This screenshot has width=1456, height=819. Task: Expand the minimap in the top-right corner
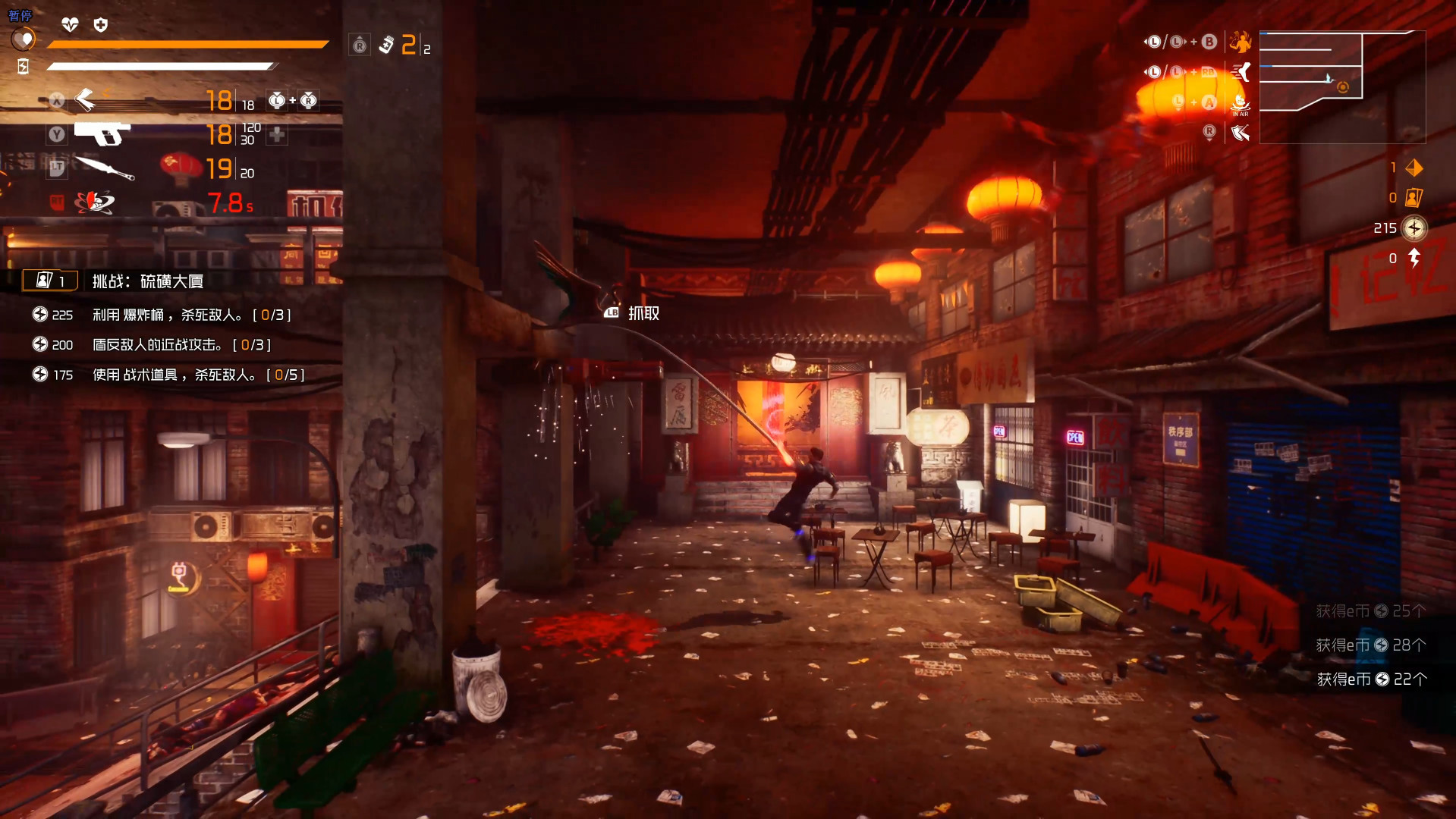[1343, 87]
